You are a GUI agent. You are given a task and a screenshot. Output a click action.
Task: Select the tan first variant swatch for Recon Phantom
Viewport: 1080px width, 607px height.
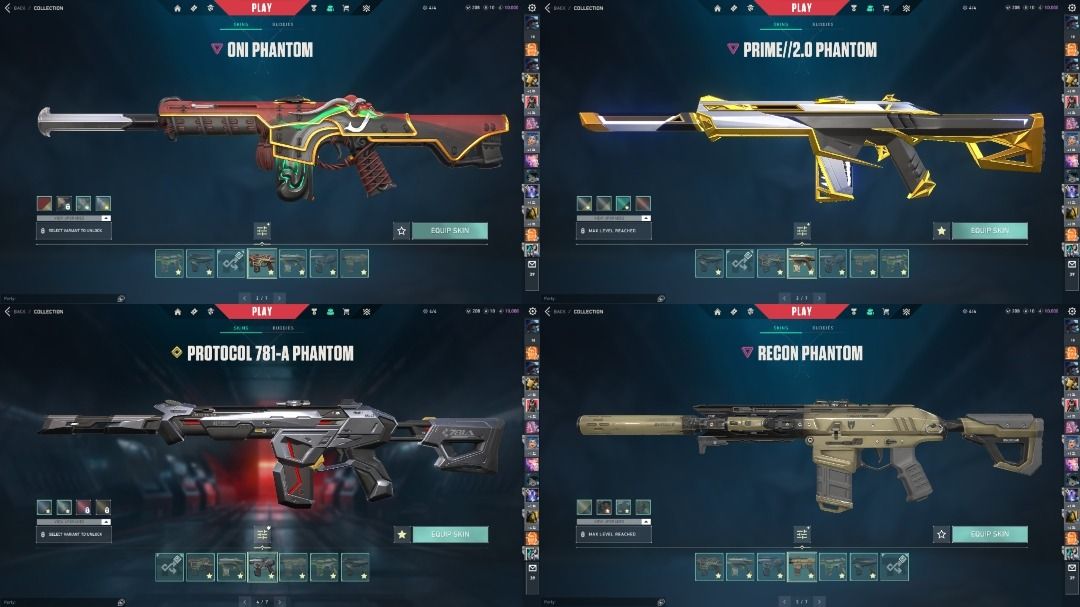[x=584, y=507]
